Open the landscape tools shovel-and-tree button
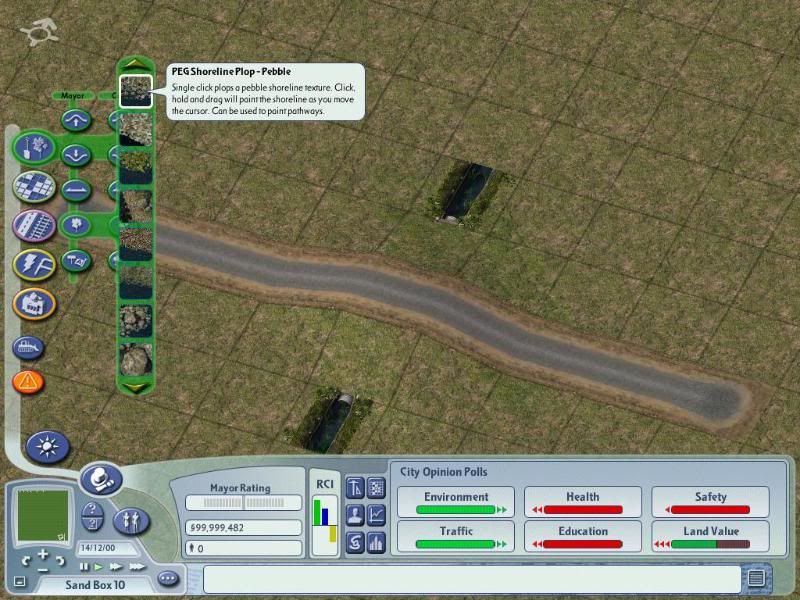This screenshot has height=600, width=800. (34, 148)
